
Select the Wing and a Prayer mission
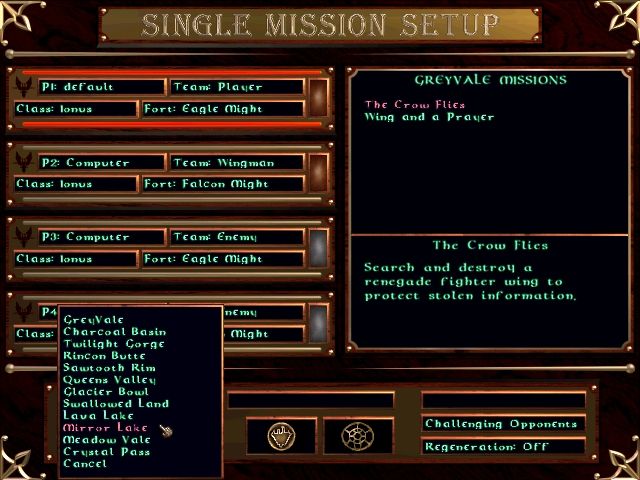click(x=429, y=117)
